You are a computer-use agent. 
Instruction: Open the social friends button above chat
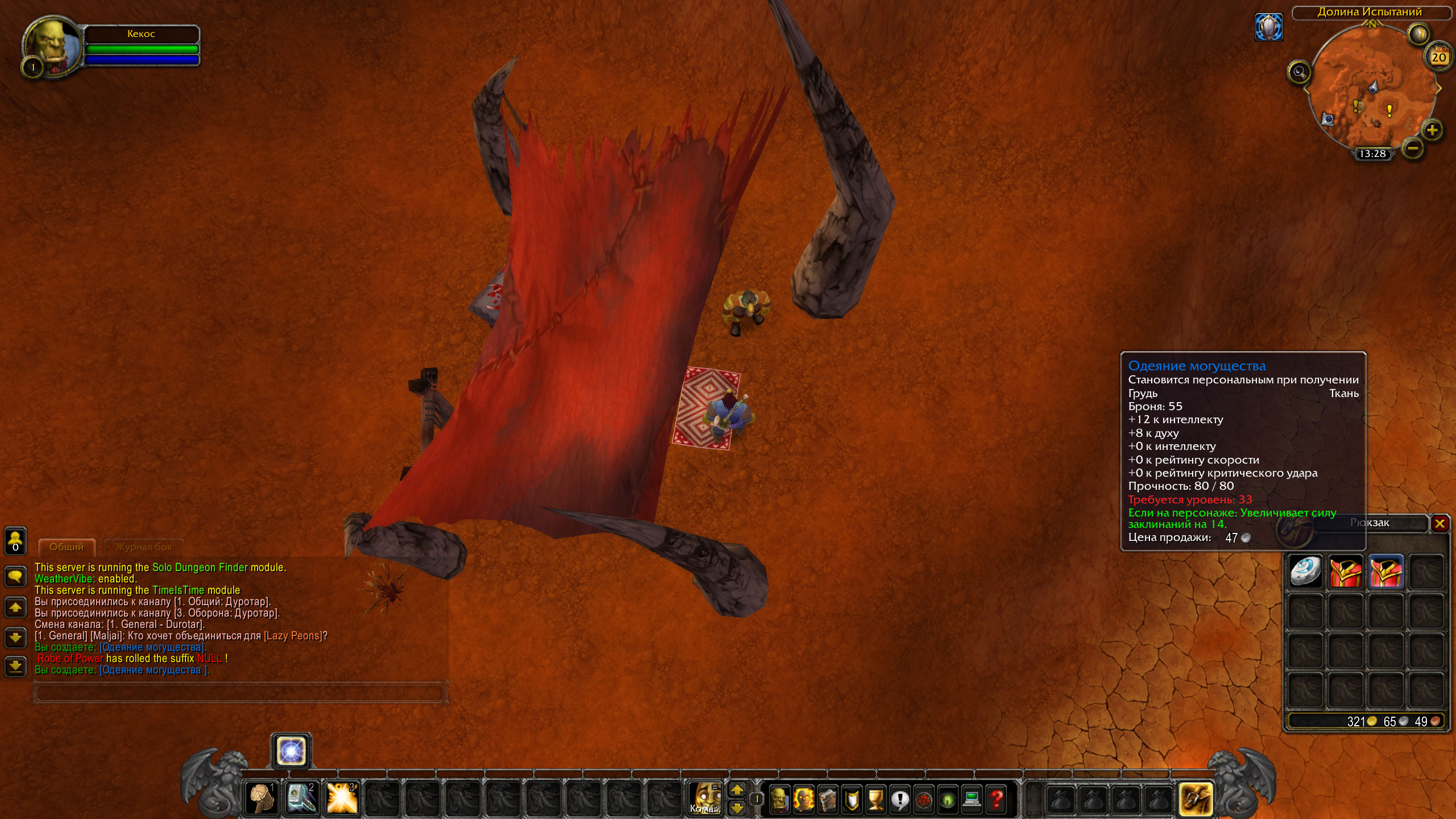pos(15,540)
